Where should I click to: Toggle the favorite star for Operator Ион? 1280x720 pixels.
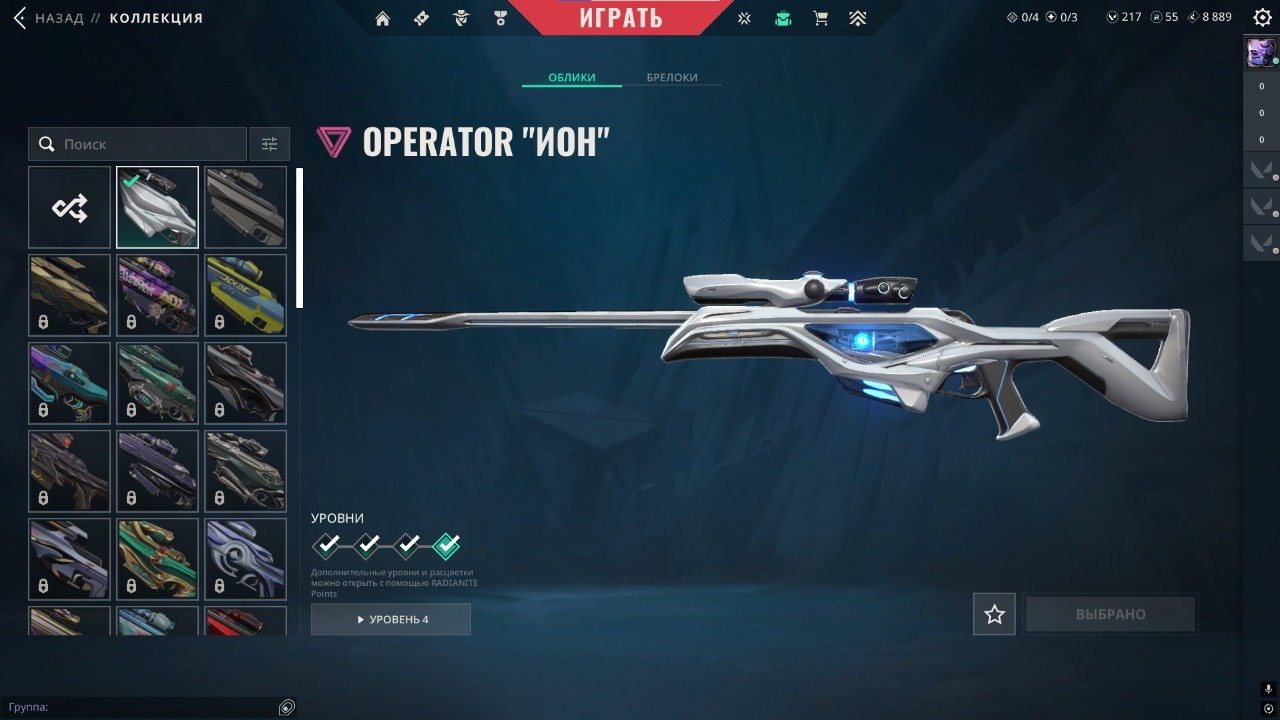point(994,614)
